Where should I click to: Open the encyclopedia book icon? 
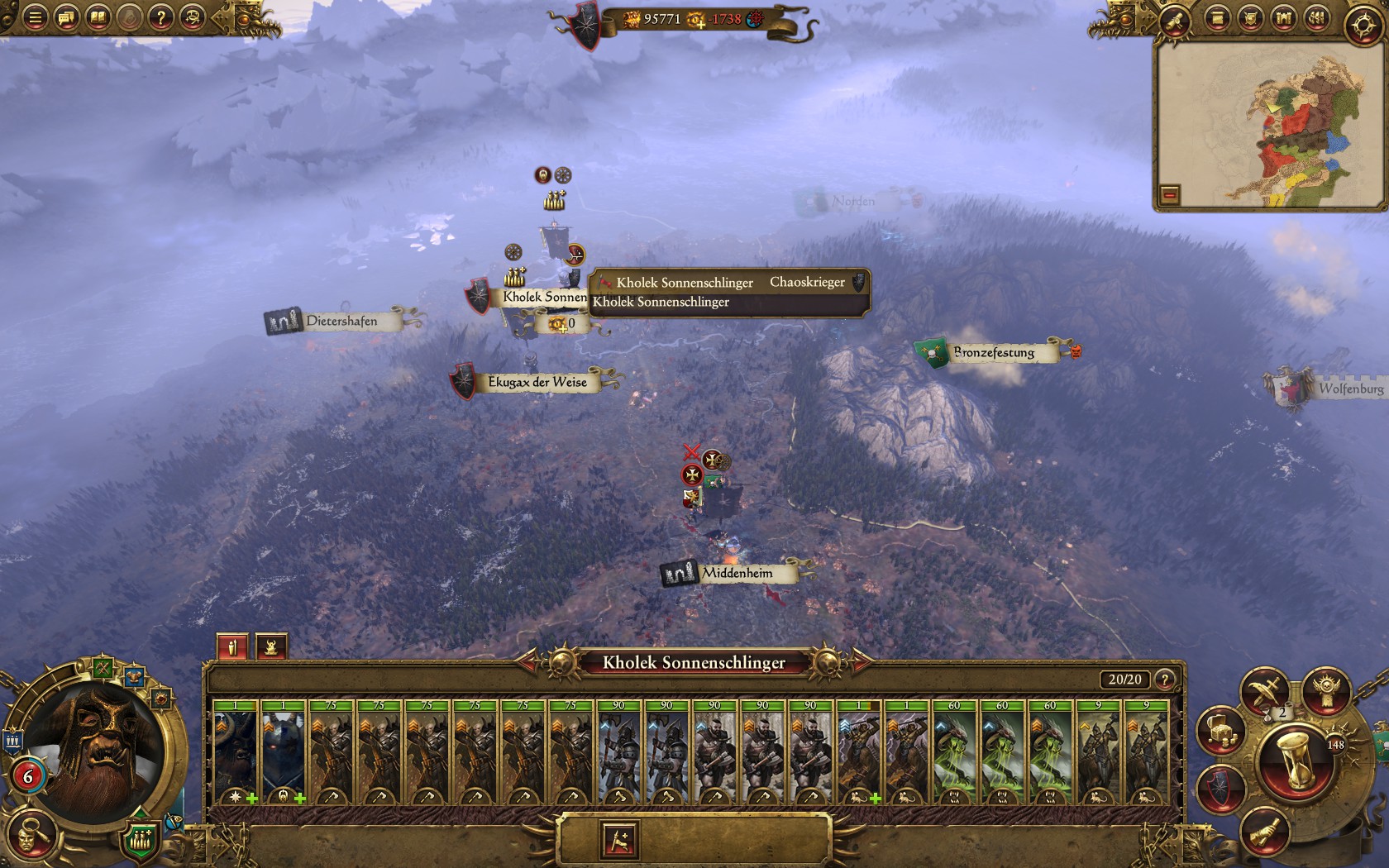(98, 17)
